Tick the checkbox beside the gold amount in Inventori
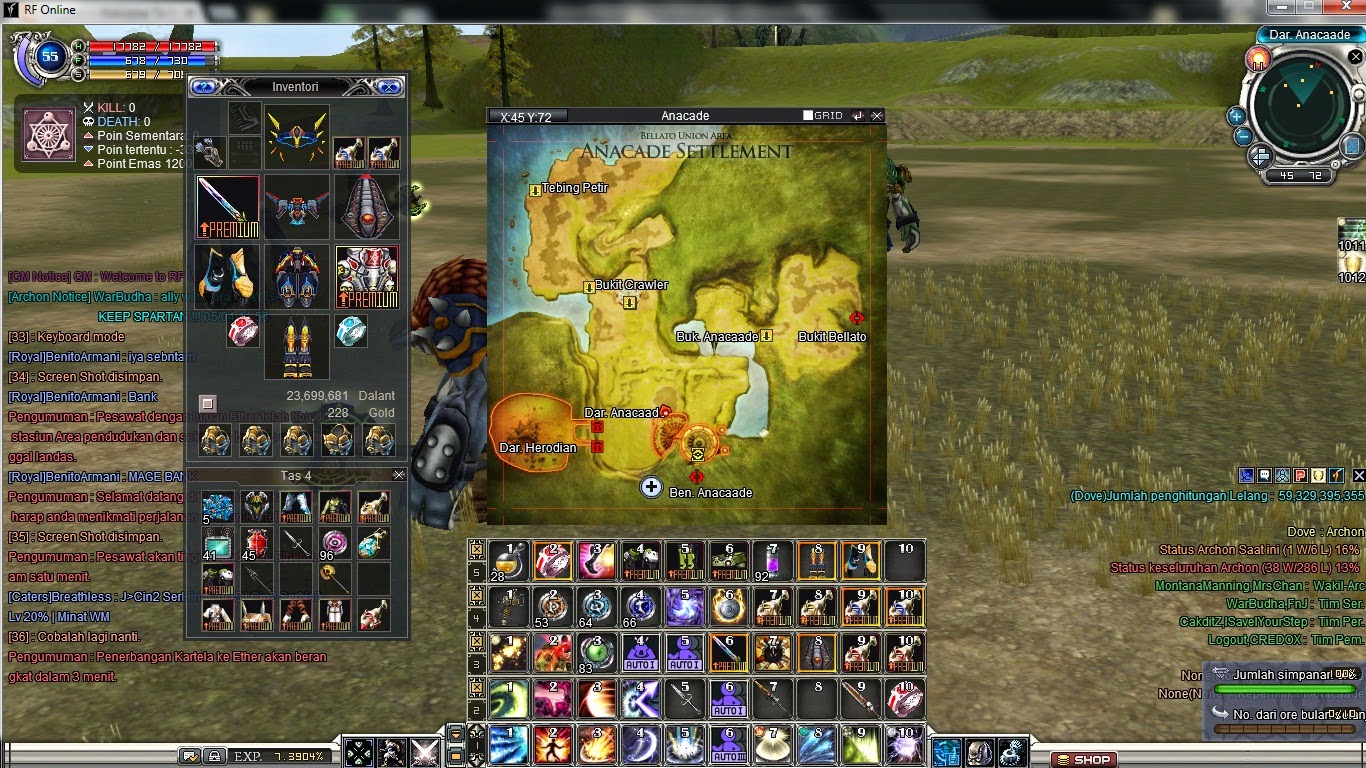Screen dimensions: 1366x768 [x=208, y=404]
